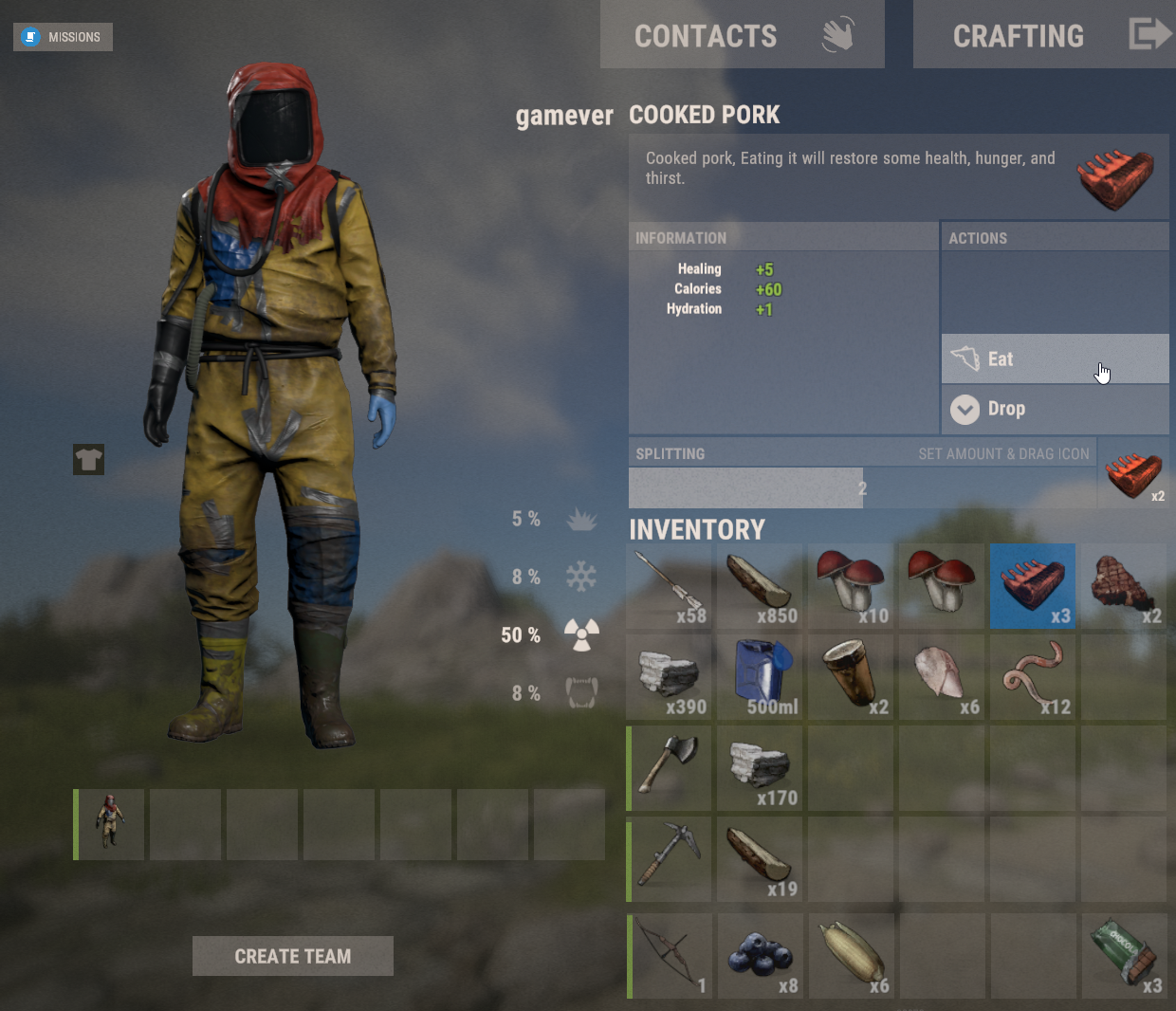Set the splitting amount slider

click(x=861, y=488)
